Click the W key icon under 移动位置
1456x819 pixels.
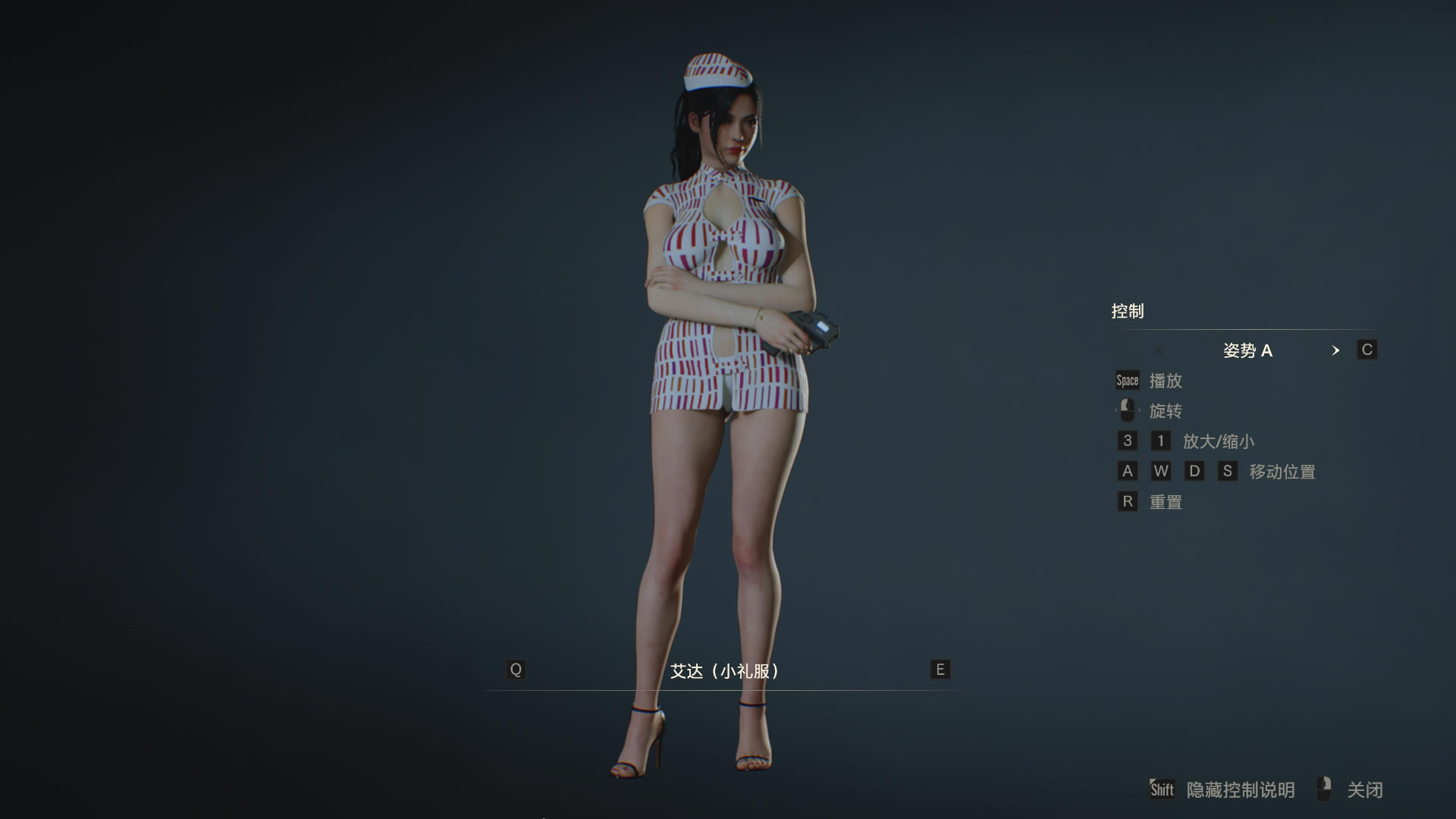[1162, 471]
